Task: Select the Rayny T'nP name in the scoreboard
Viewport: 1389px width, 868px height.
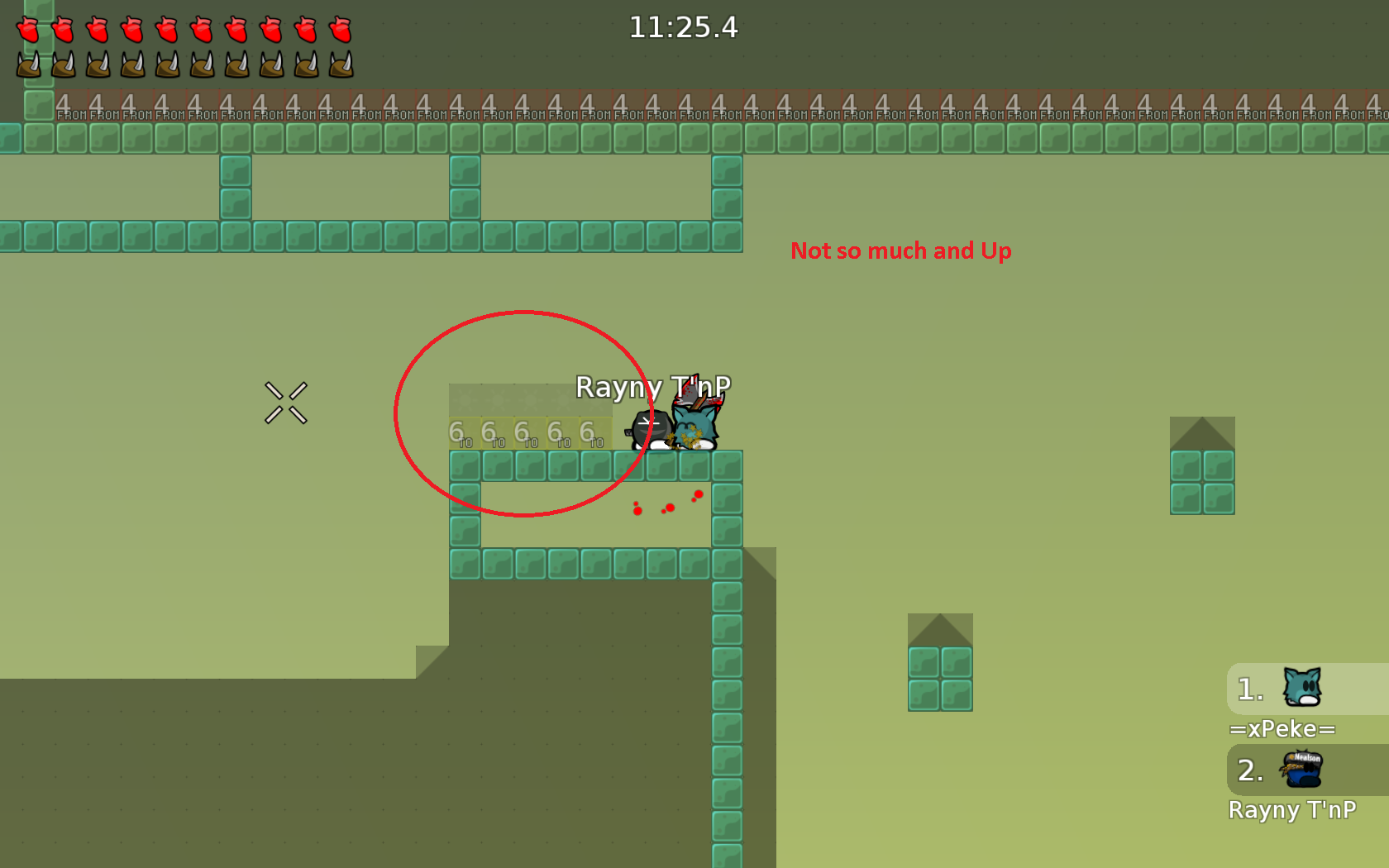Action: coord(1293,810)
